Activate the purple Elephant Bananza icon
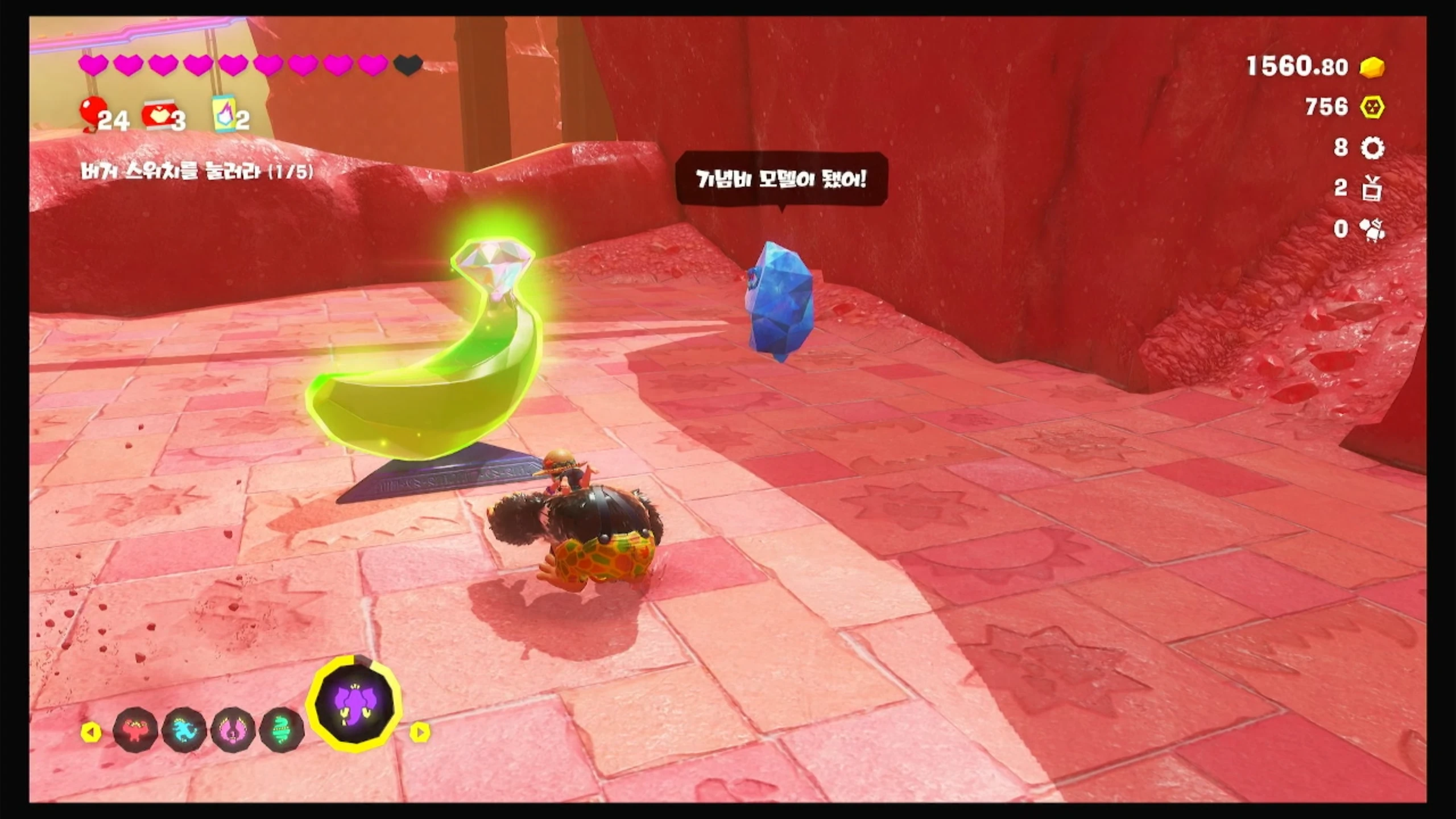Viewport: 1456px width, 819px height. [354, 702]
